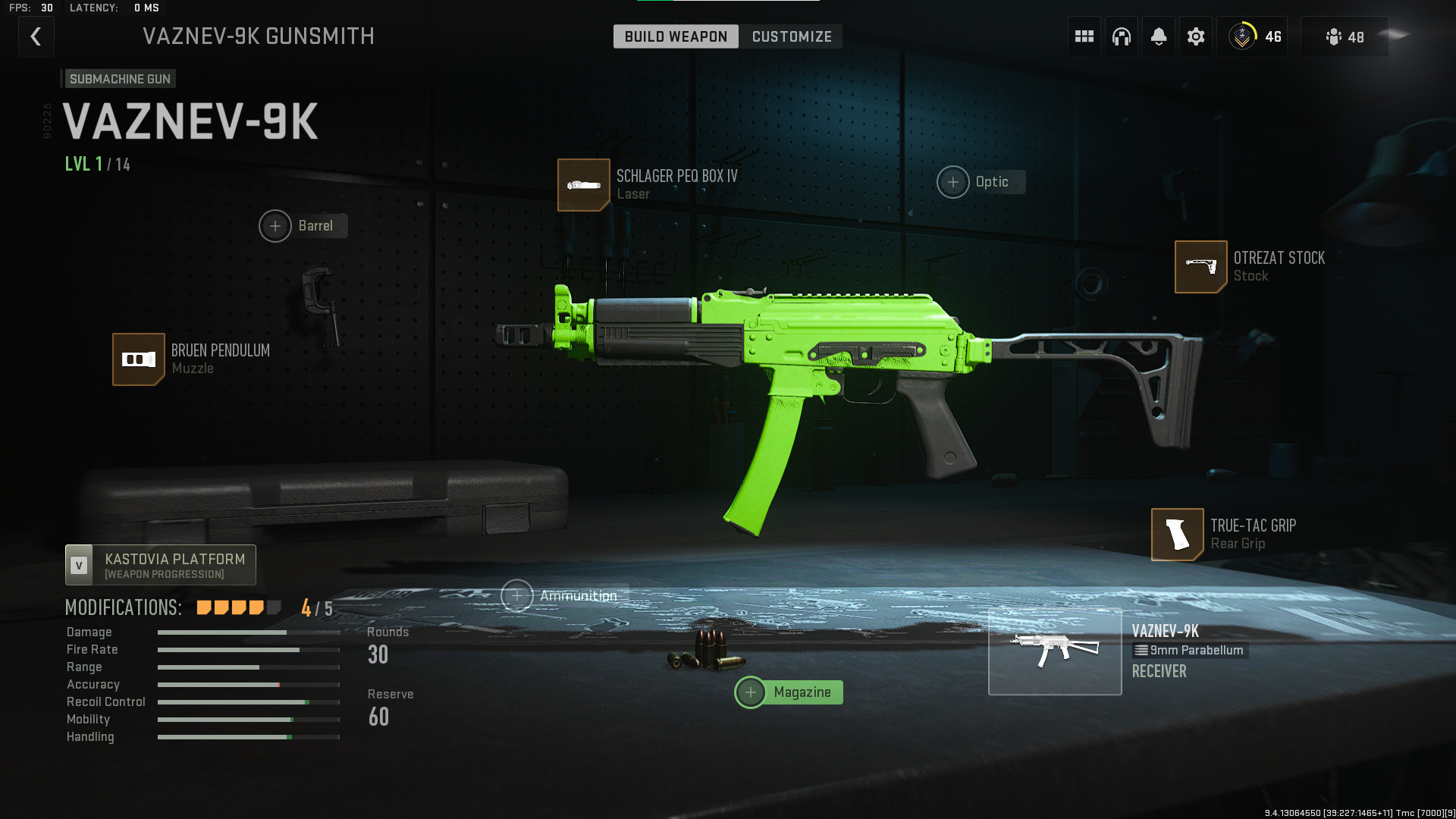Show notifications via the bell icon
Screen dimensions: 1456x819
(1158, 36)
